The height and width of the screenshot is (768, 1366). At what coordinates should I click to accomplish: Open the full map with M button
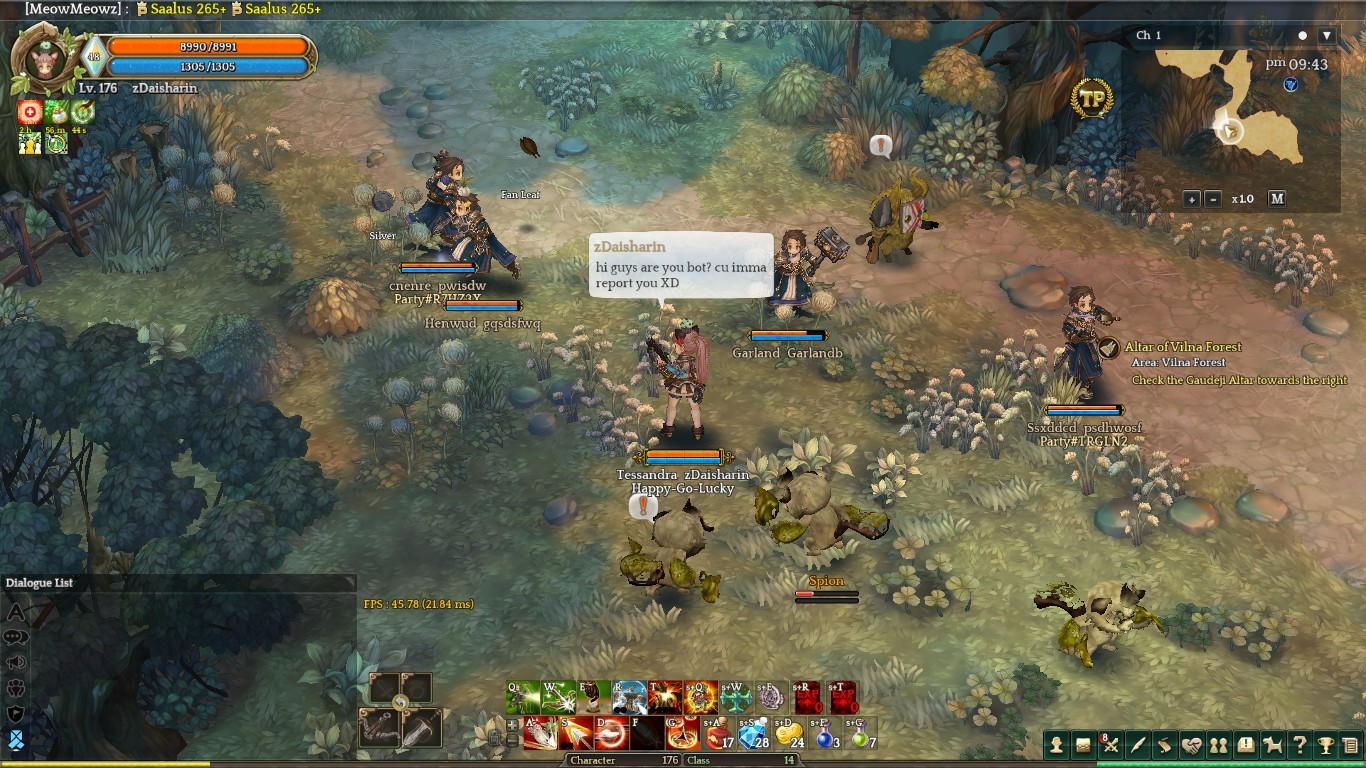(x=1277, y=199)
